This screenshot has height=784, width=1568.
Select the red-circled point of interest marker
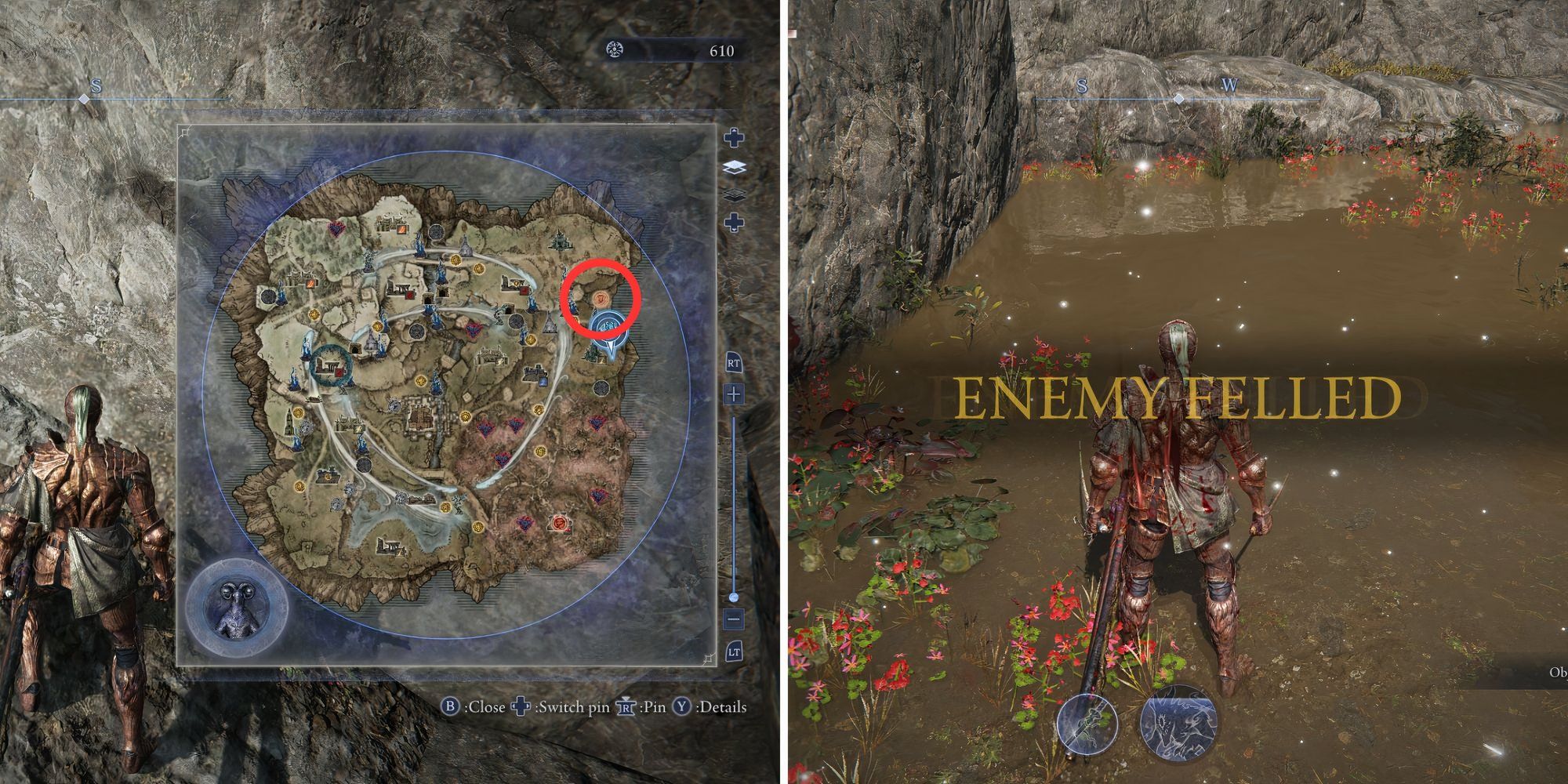[601, 299]
